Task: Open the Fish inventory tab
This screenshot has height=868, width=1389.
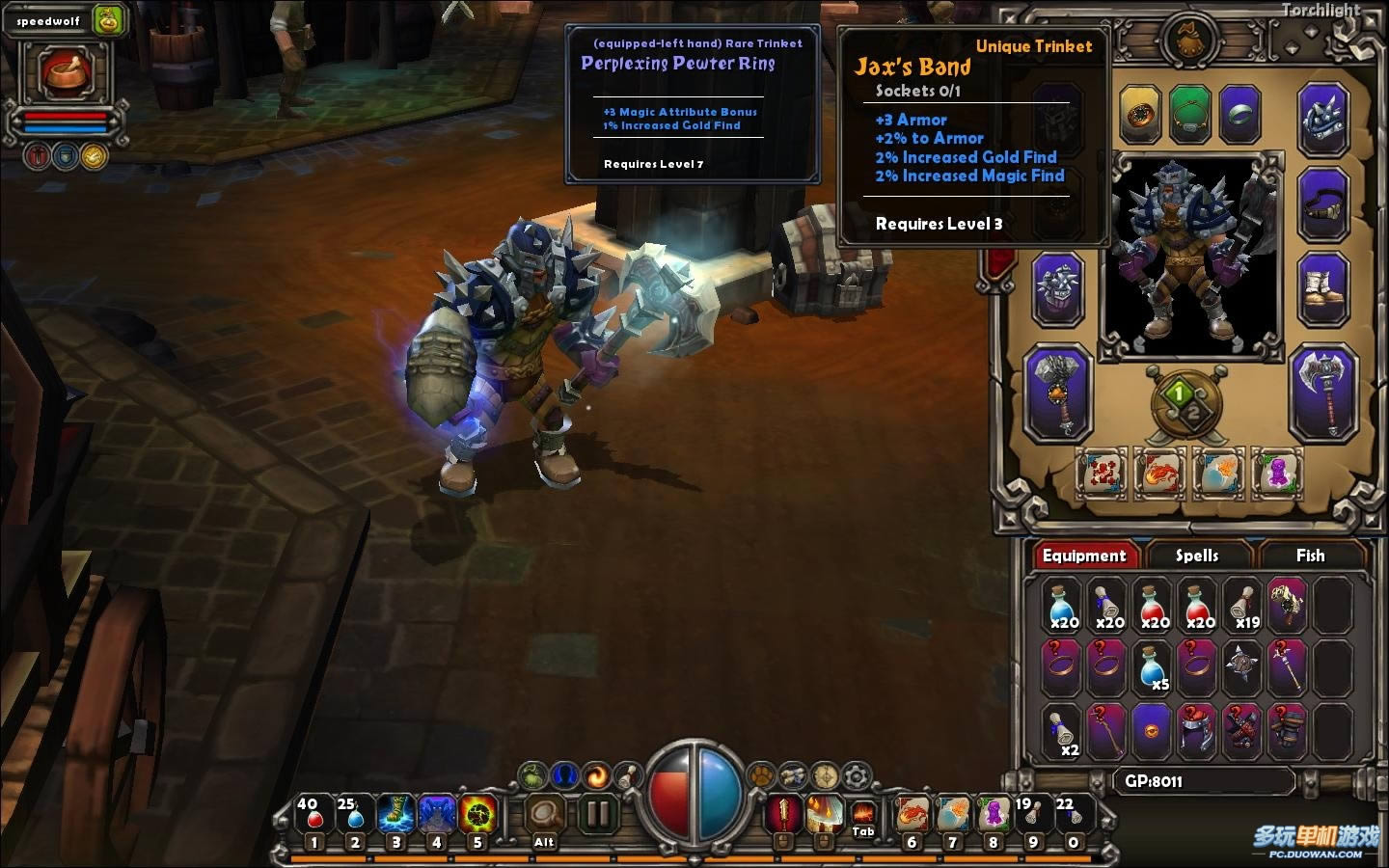Action: coord(1309,556)
